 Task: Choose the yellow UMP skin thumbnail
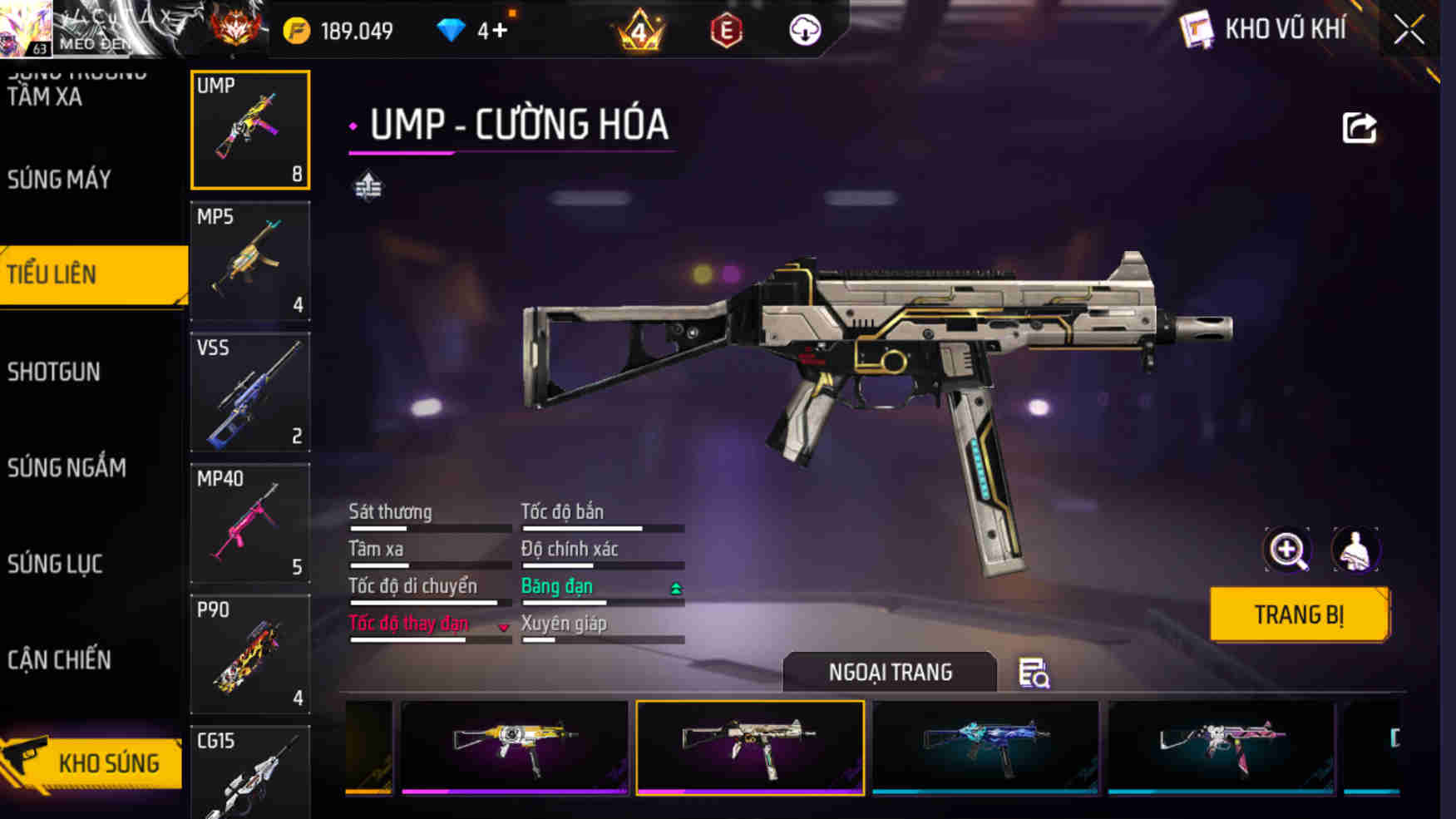tap(514, 747)
